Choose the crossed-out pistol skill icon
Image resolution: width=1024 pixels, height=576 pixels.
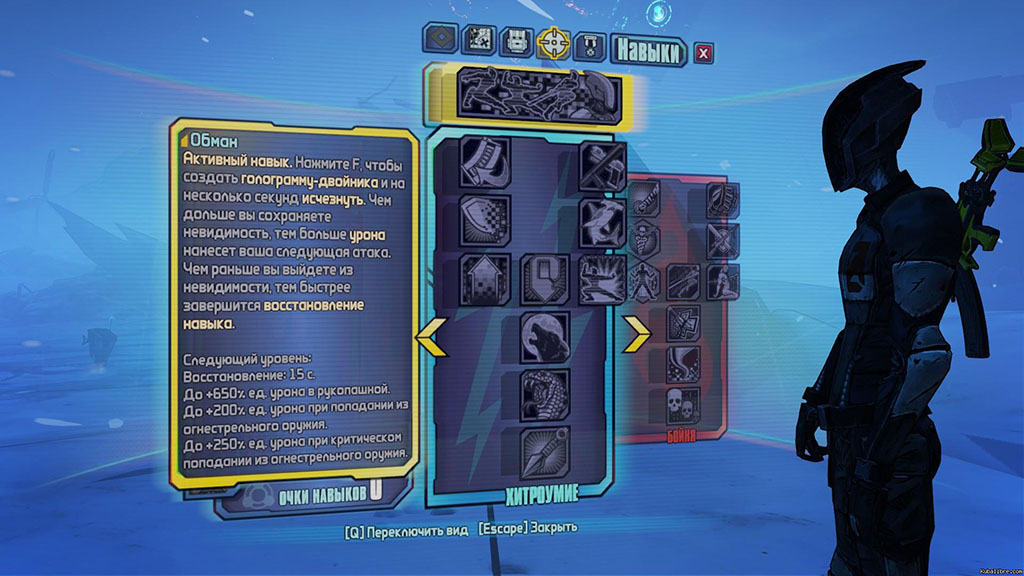pos(603,164)
